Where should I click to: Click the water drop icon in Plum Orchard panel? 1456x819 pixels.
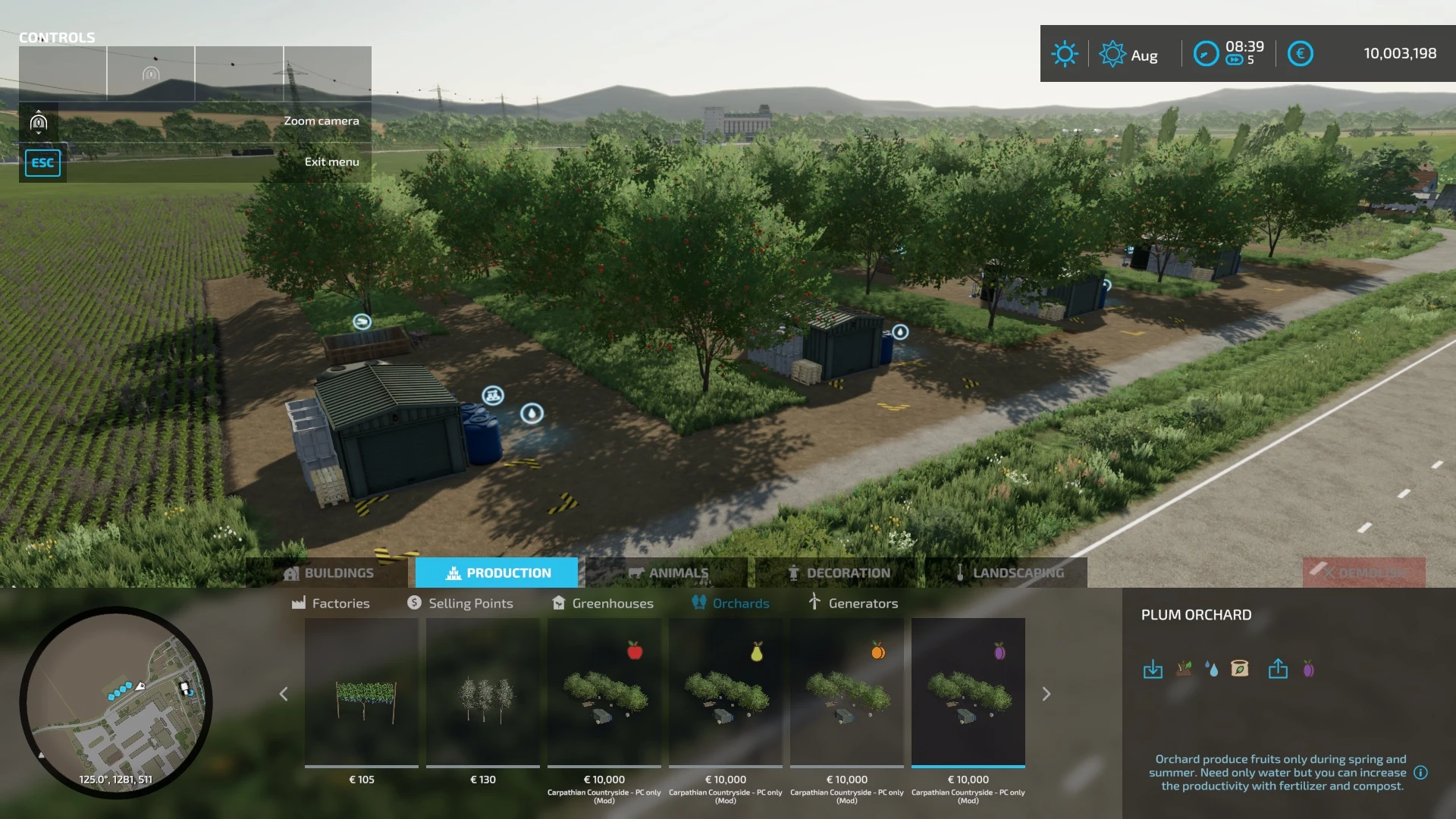(1212, 668)
